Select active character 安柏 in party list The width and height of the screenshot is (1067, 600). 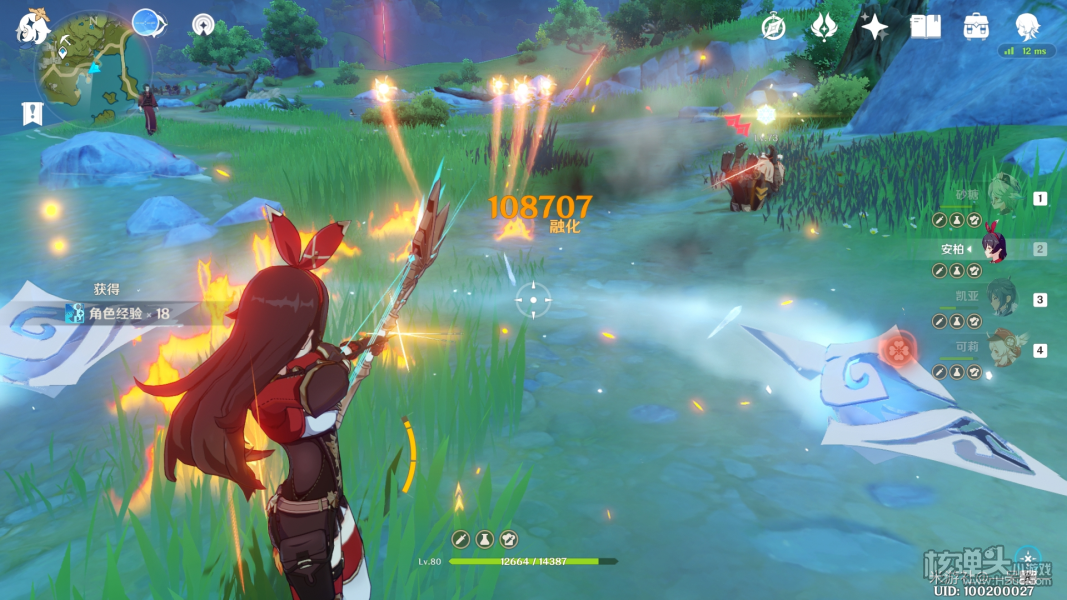993,248
